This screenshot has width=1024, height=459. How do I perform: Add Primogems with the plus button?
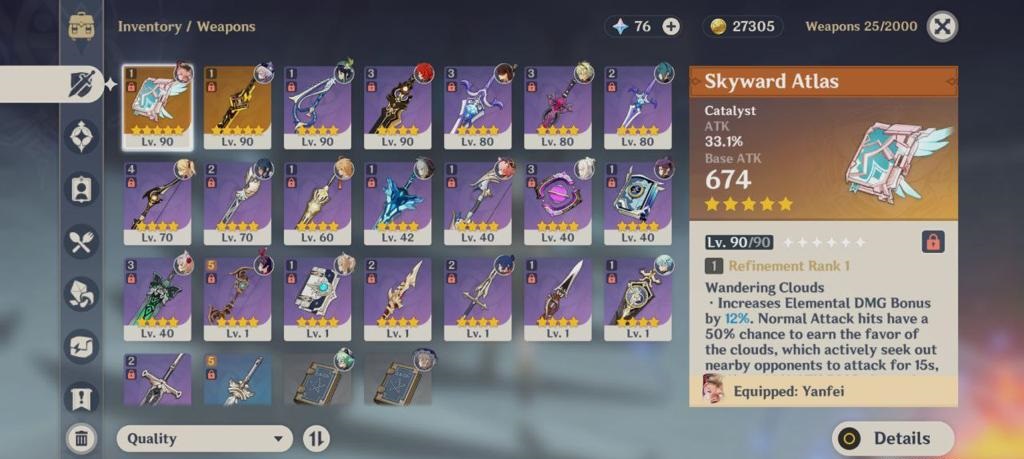(x=671, y=27)
